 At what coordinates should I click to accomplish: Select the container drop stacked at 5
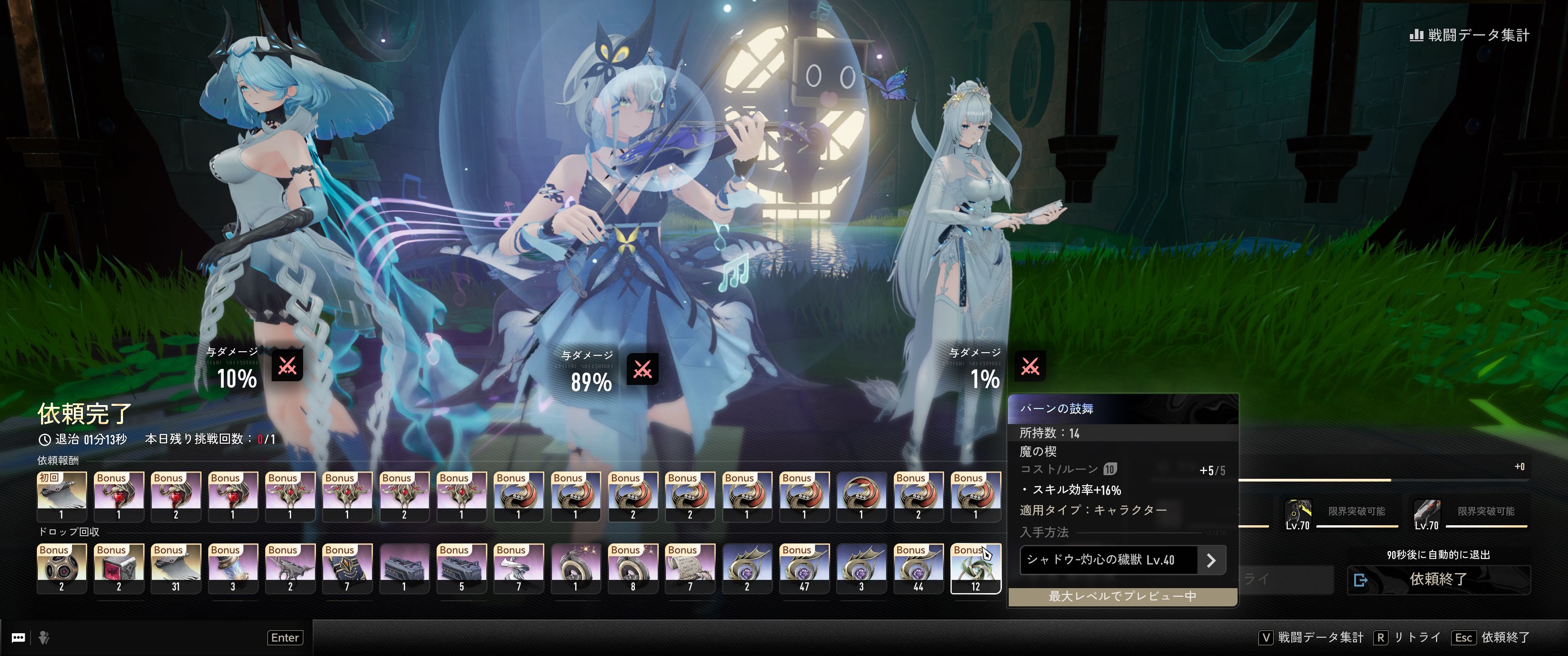click(461, 568)
